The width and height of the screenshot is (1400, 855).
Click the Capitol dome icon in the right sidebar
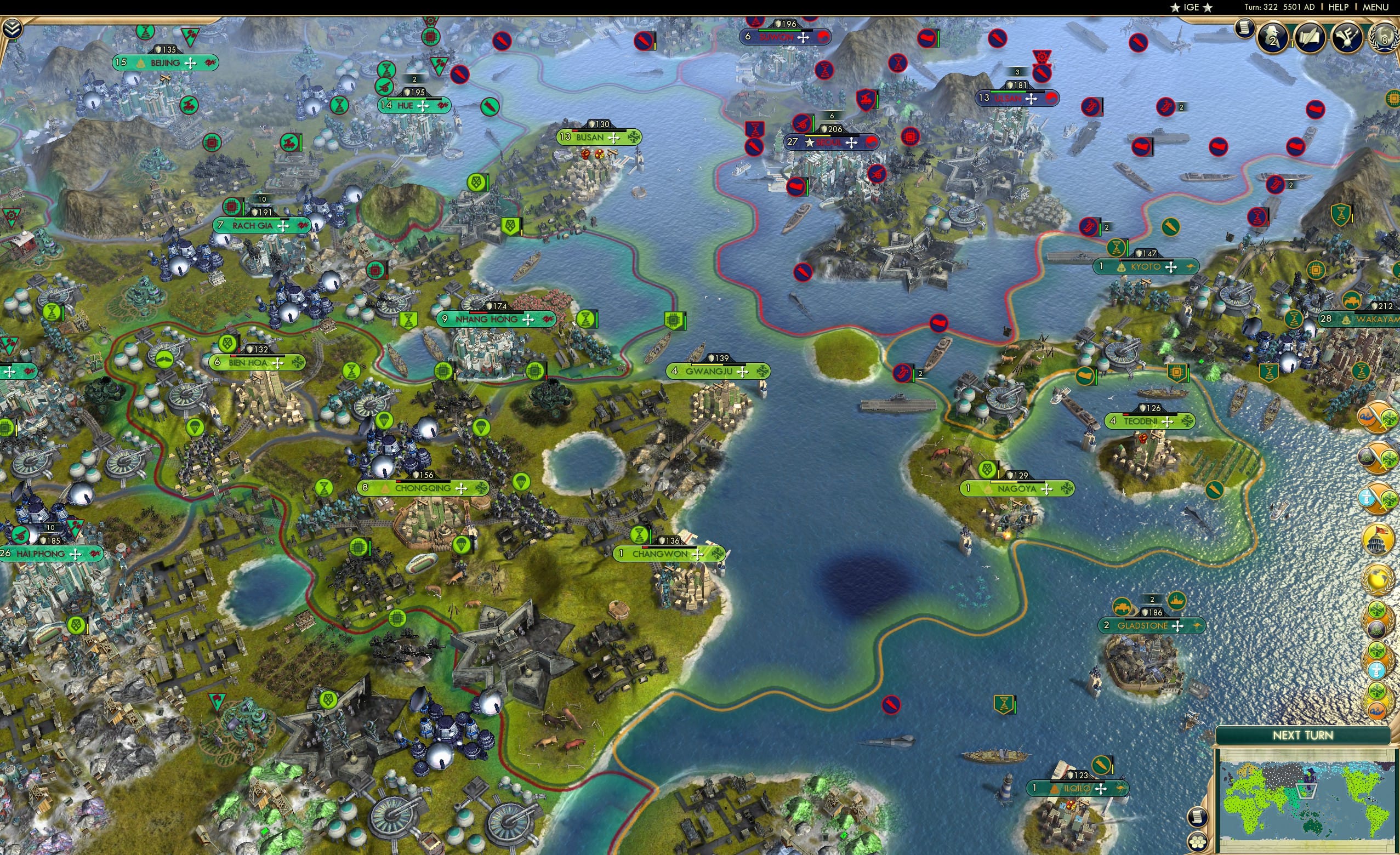pos(1377,539)
